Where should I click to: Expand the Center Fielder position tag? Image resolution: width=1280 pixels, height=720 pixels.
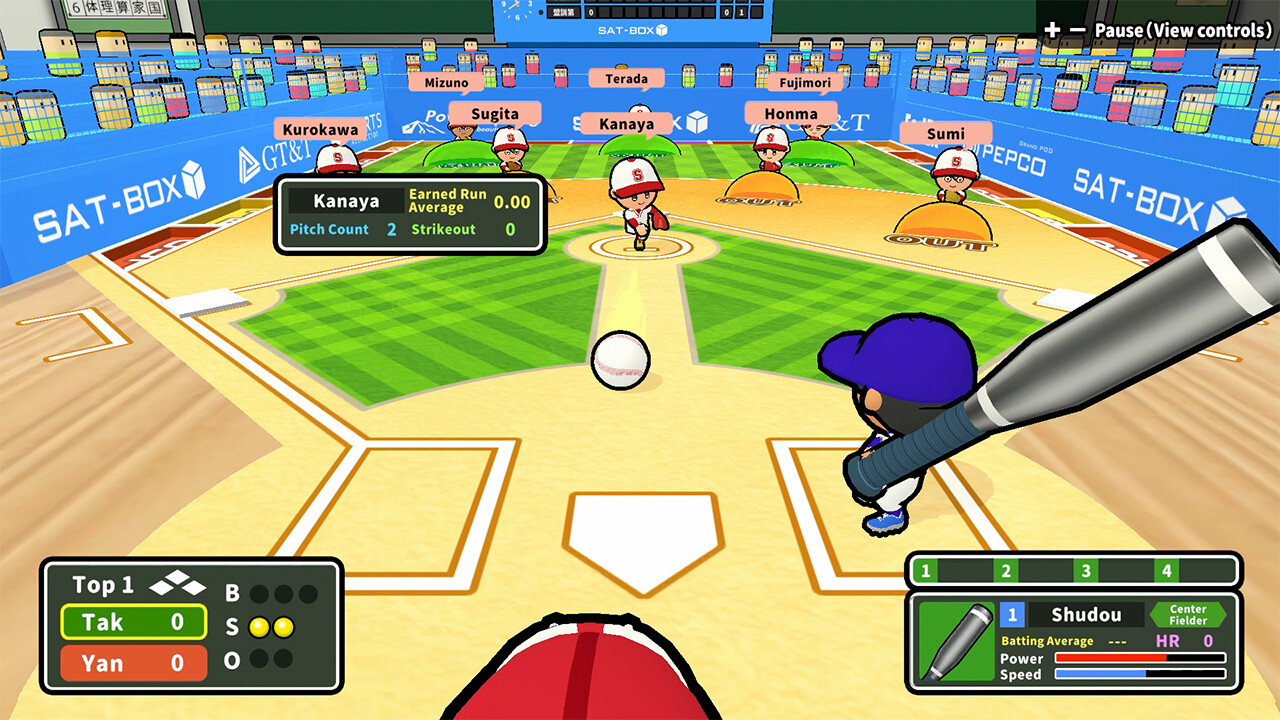click(x=1188, y=614)
